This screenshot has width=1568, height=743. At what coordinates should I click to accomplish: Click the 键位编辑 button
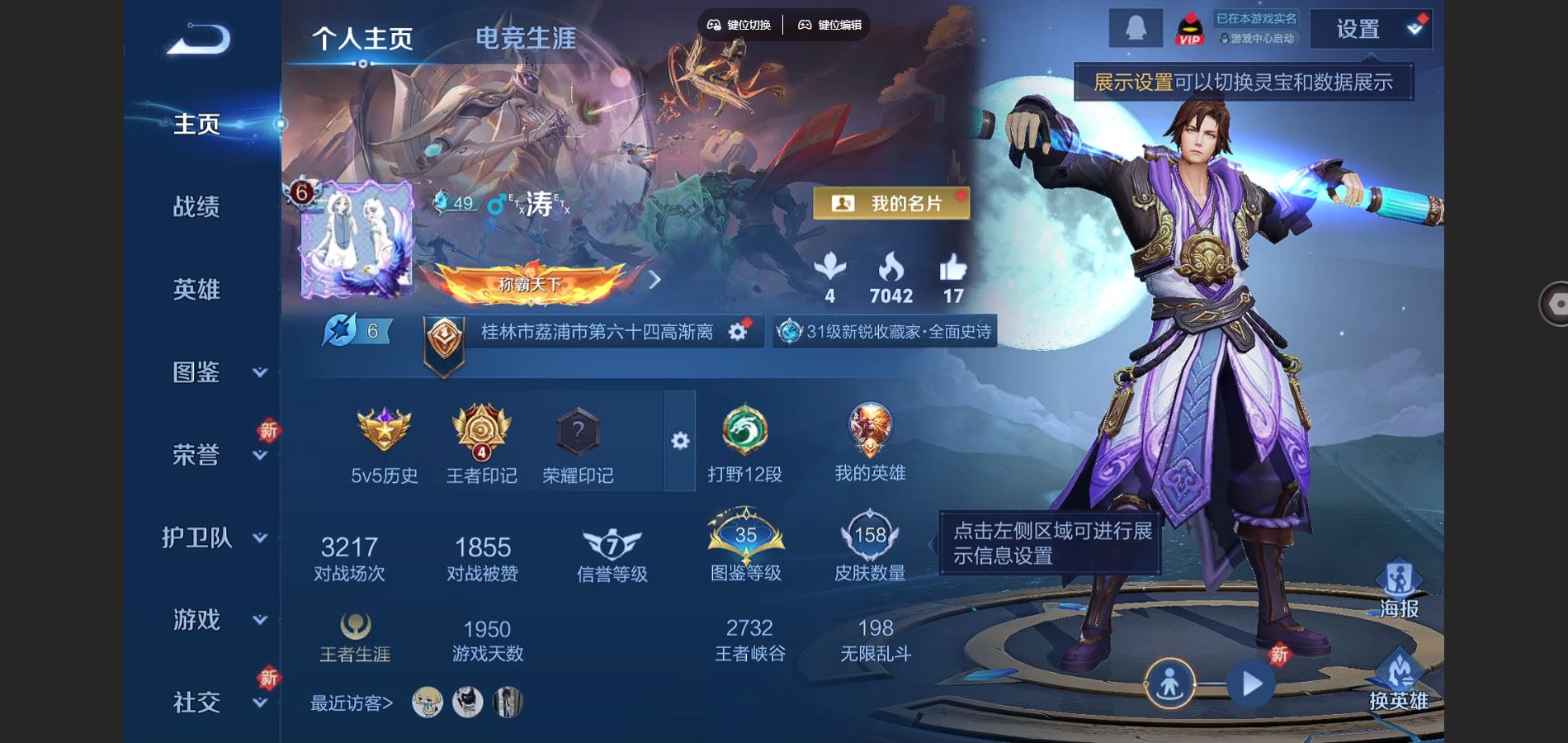tap(830, 25)
